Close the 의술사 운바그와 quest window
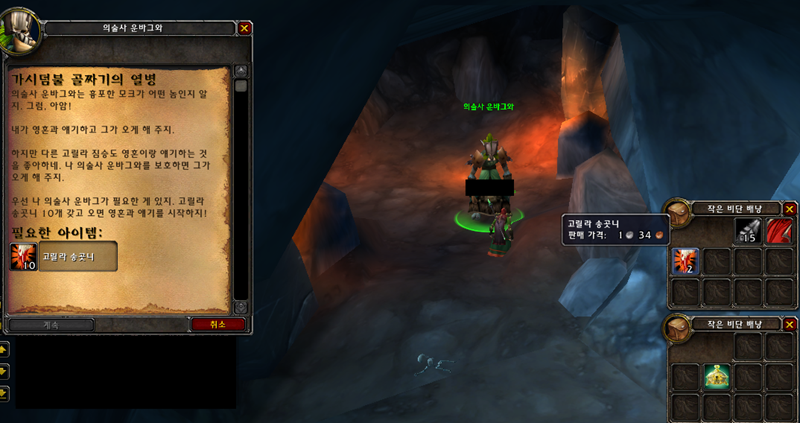 click(x=245, y=28)
